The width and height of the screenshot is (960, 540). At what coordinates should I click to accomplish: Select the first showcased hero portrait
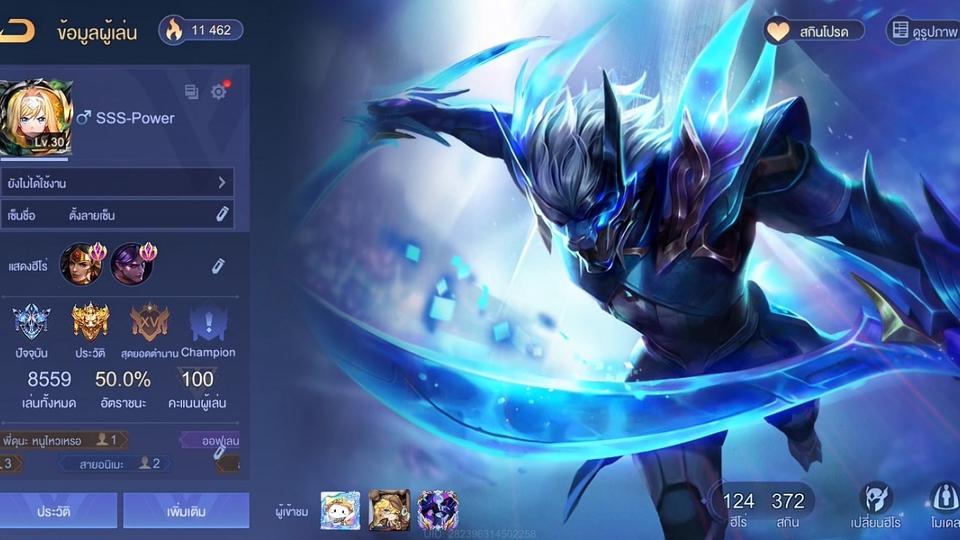(80, 264)
